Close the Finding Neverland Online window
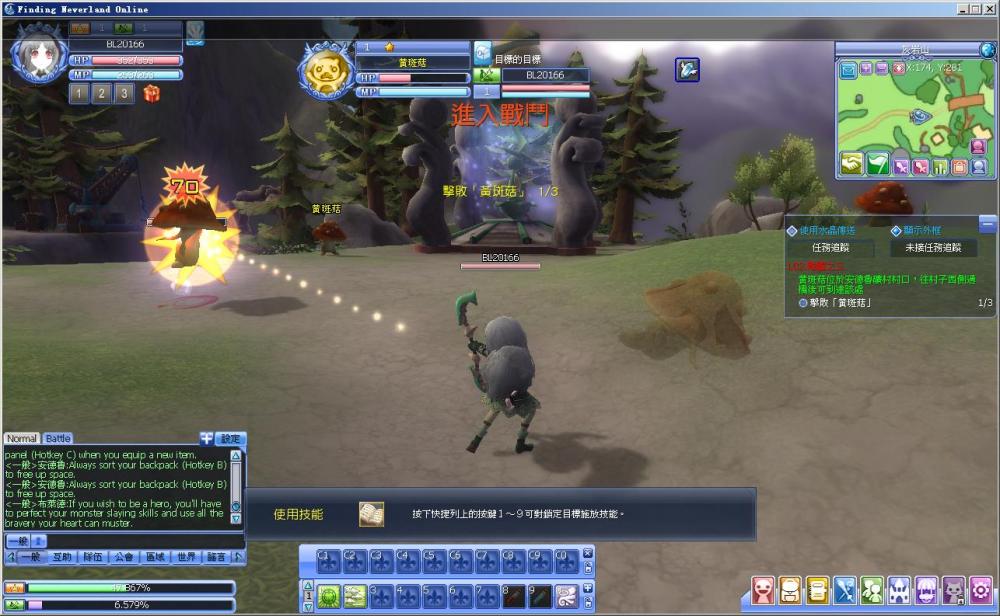The height and width of the screenshot is (616, 1000). click(989, 9)
